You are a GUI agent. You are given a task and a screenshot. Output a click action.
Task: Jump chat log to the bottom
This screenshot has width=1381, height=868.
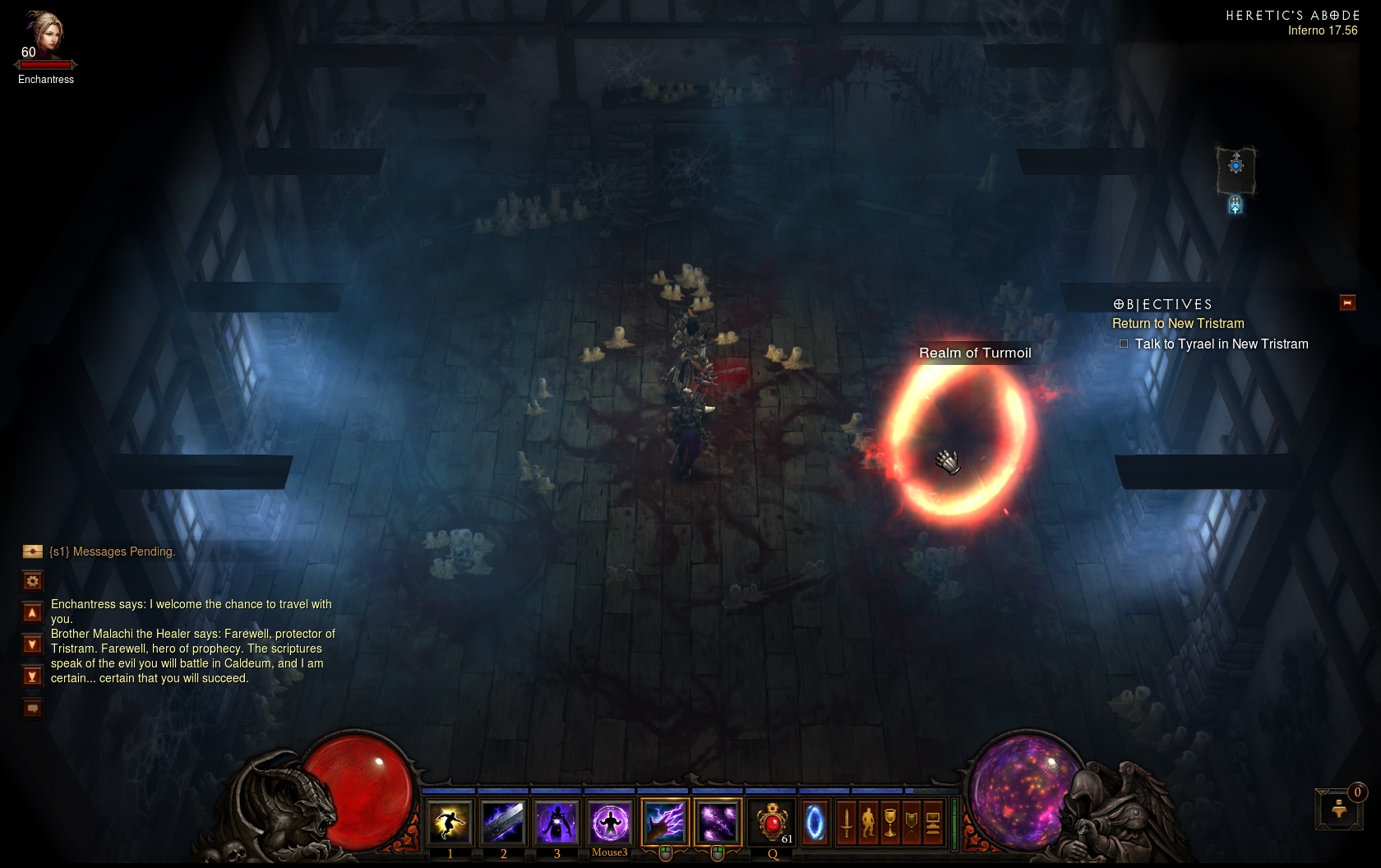click(x=33, y=676)
